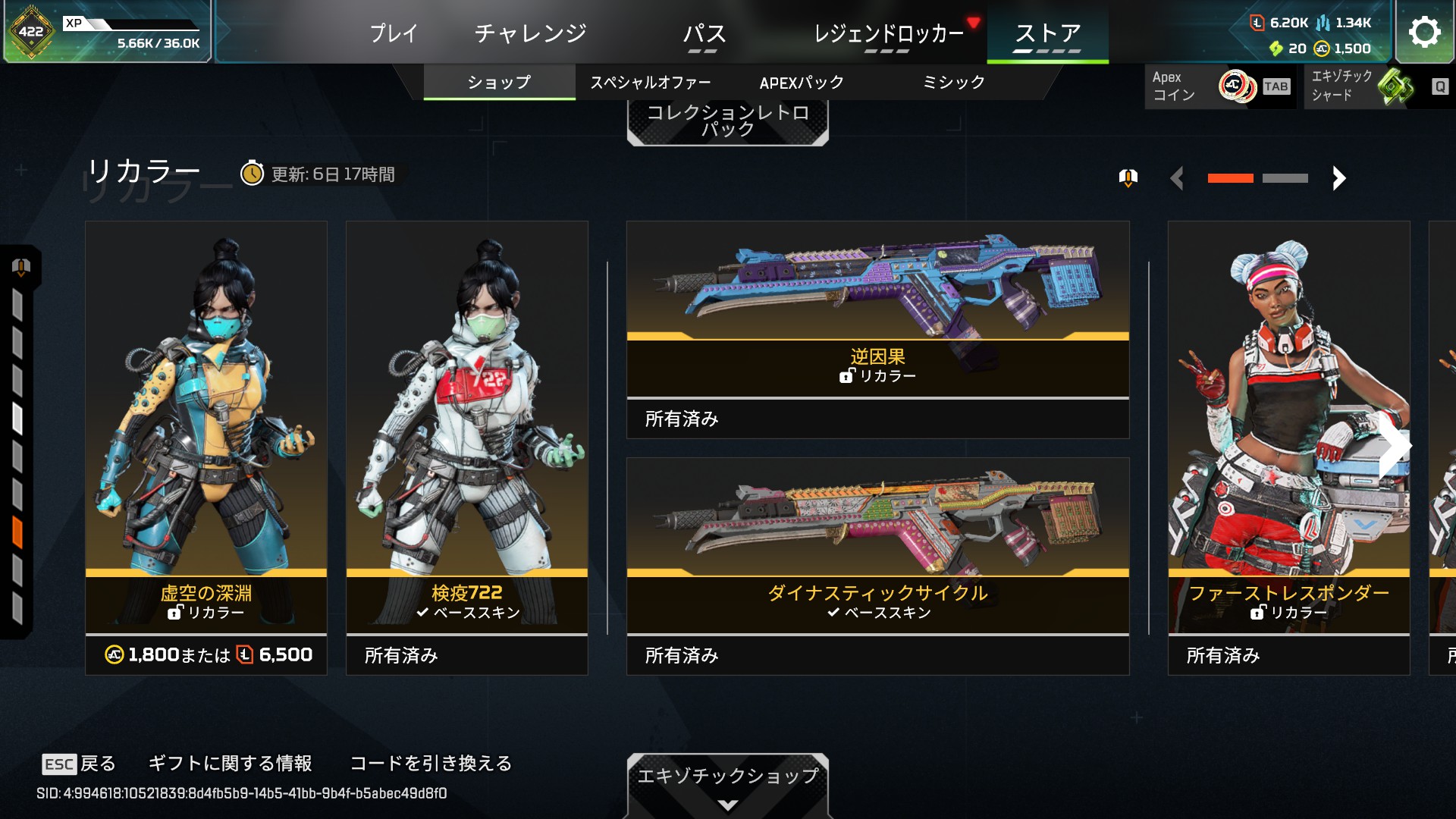Buy Apex コイン

(x=1219, y=86)
